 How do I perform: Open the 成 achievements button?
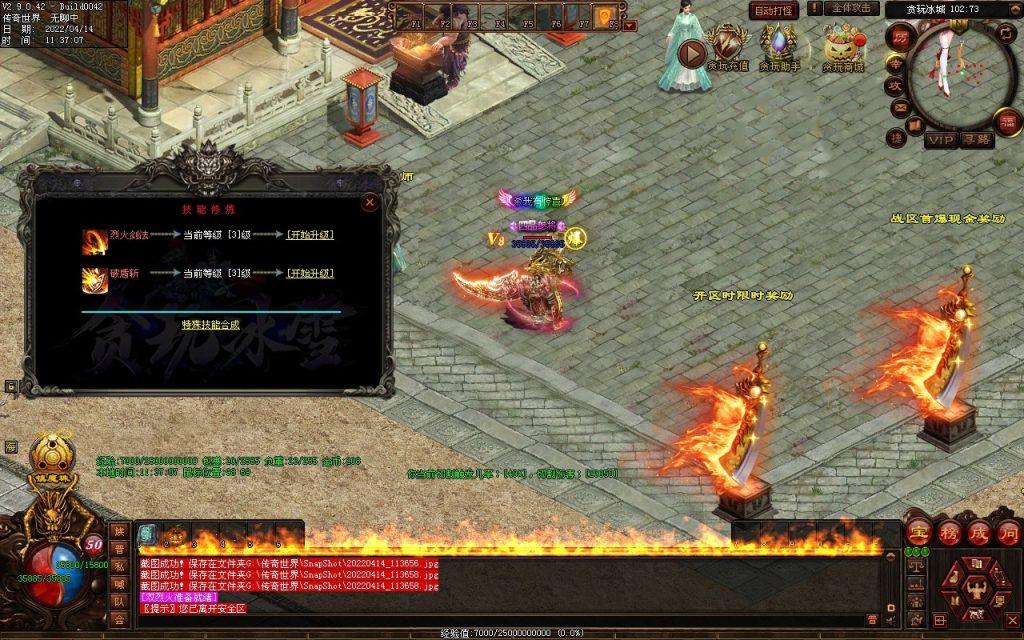click(x=978, y=532)
